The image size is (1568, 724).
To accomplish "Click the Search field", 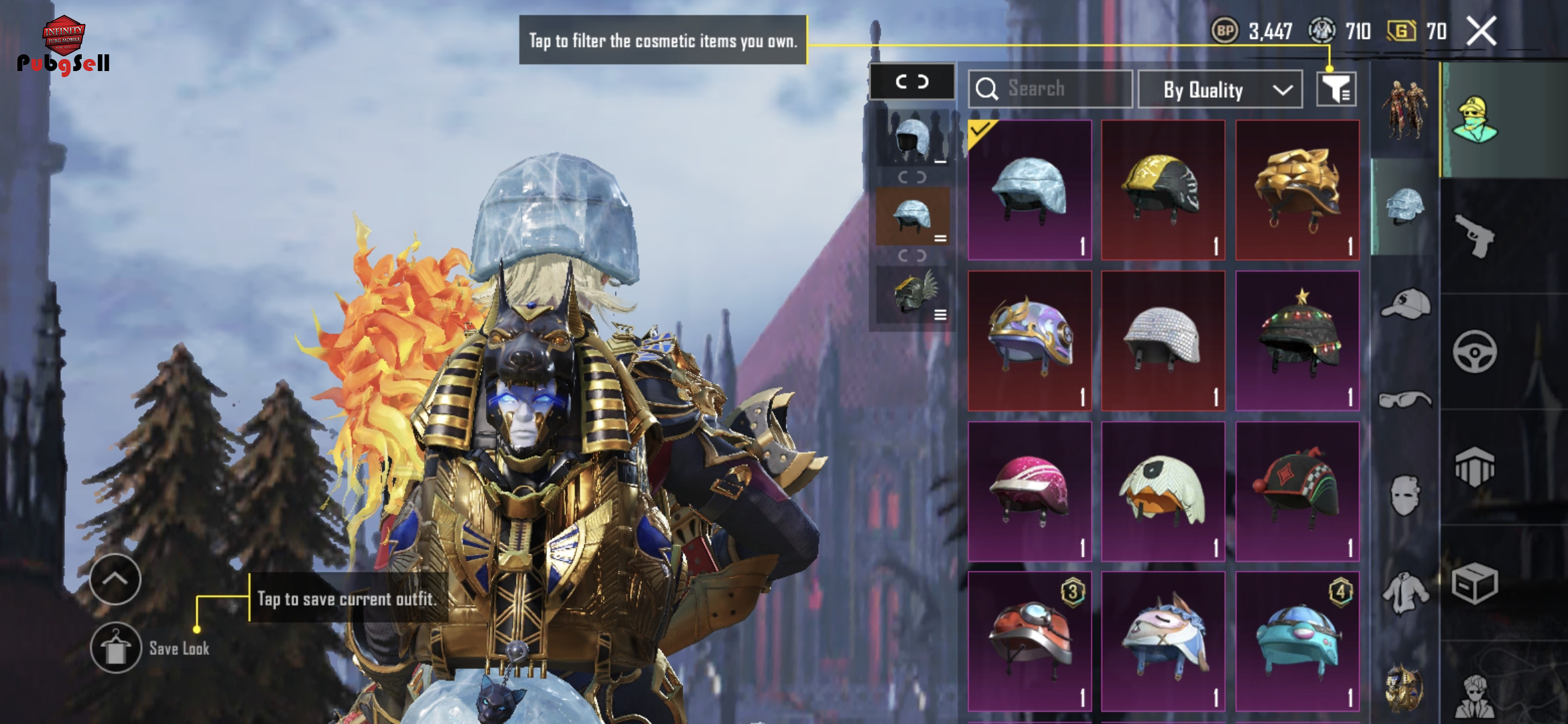I will [1050, 89].
